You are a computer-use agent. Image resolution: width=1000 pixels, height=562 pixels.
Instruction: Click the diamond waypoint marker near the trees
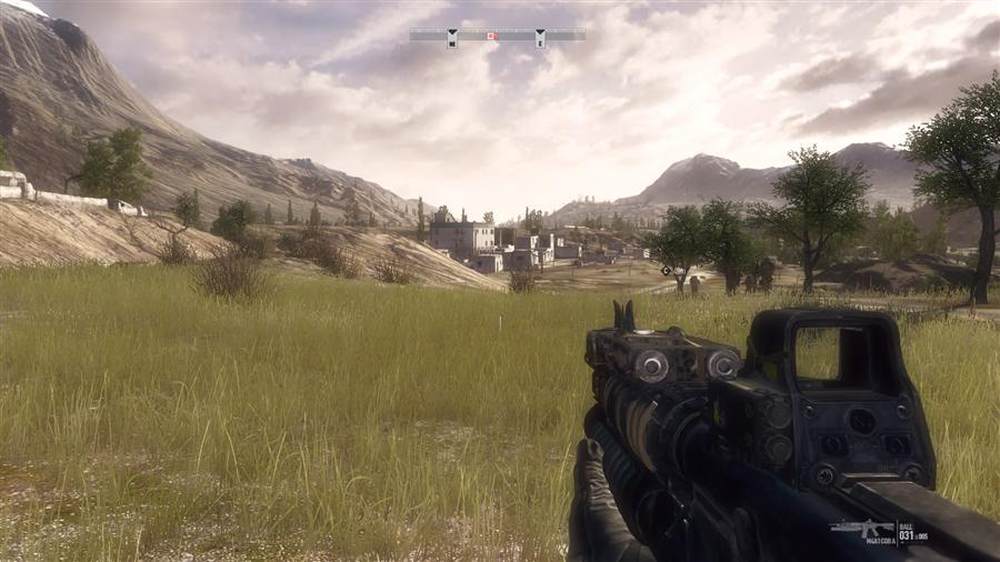click(x=666, y=270)
